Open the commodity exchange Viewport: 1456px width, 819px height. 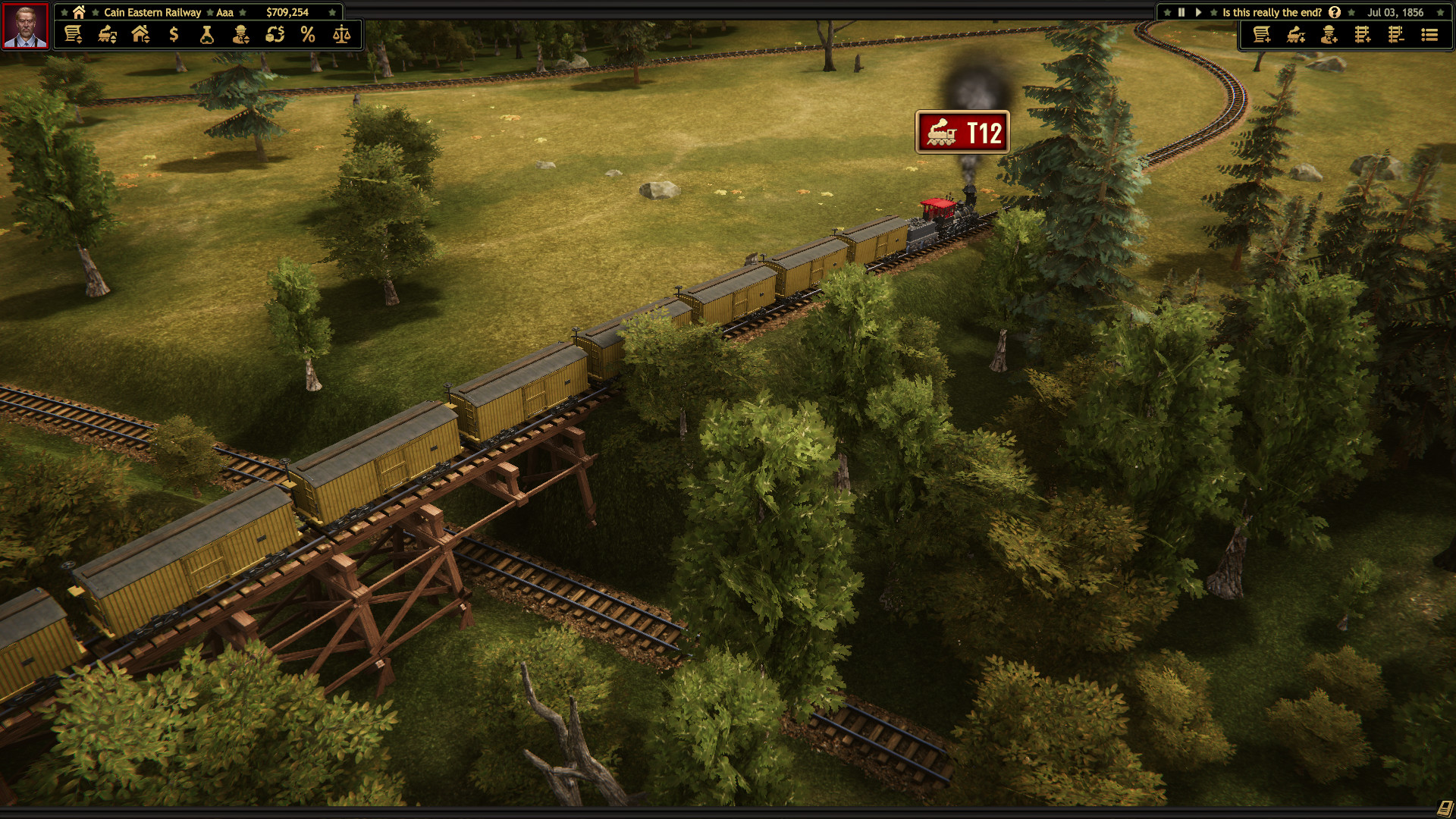(275, 34)
